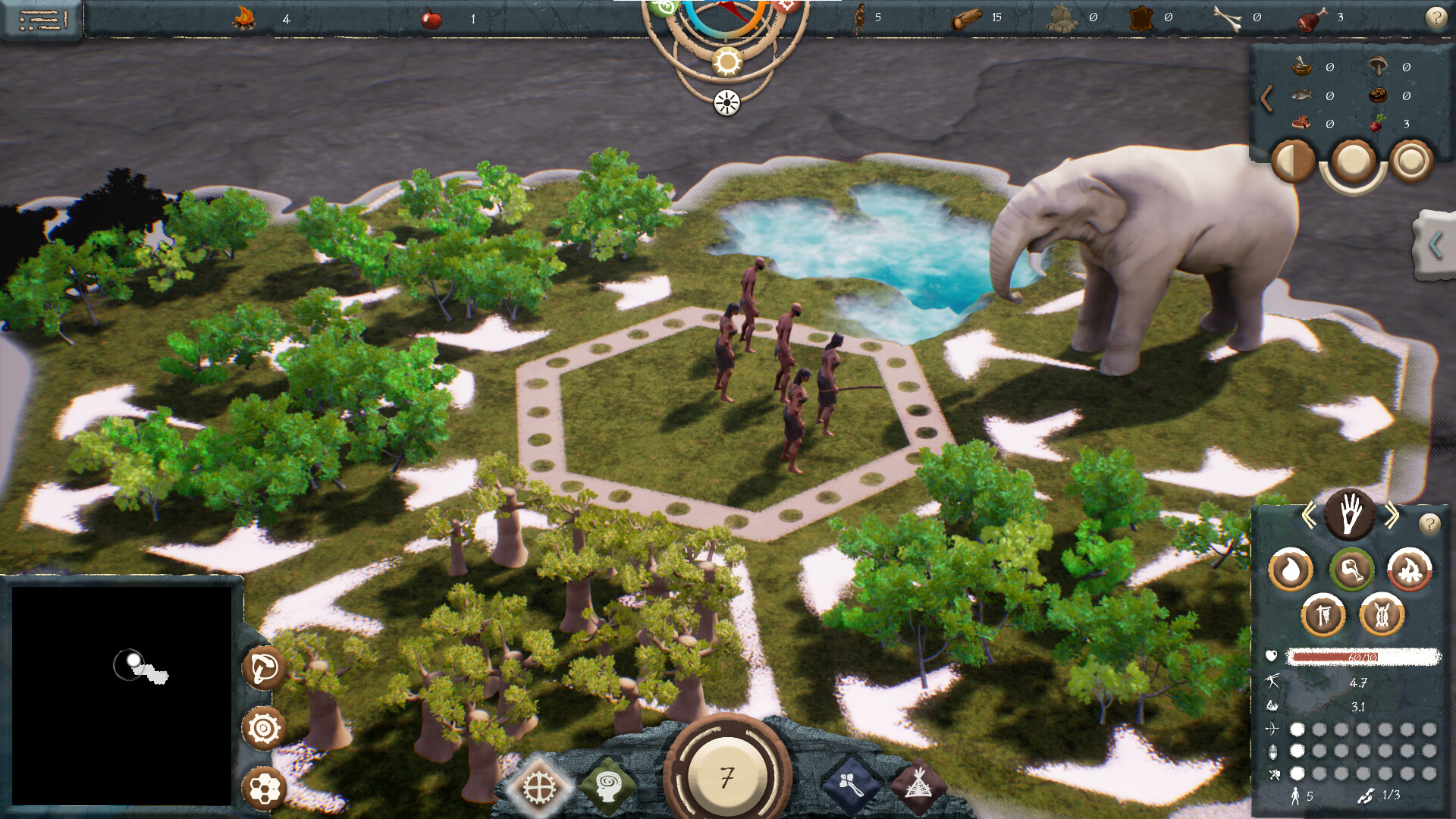Collapse the food resources panel
Image resolution: width=1456 pixels, height=819 pixels.
[1267, 96]
